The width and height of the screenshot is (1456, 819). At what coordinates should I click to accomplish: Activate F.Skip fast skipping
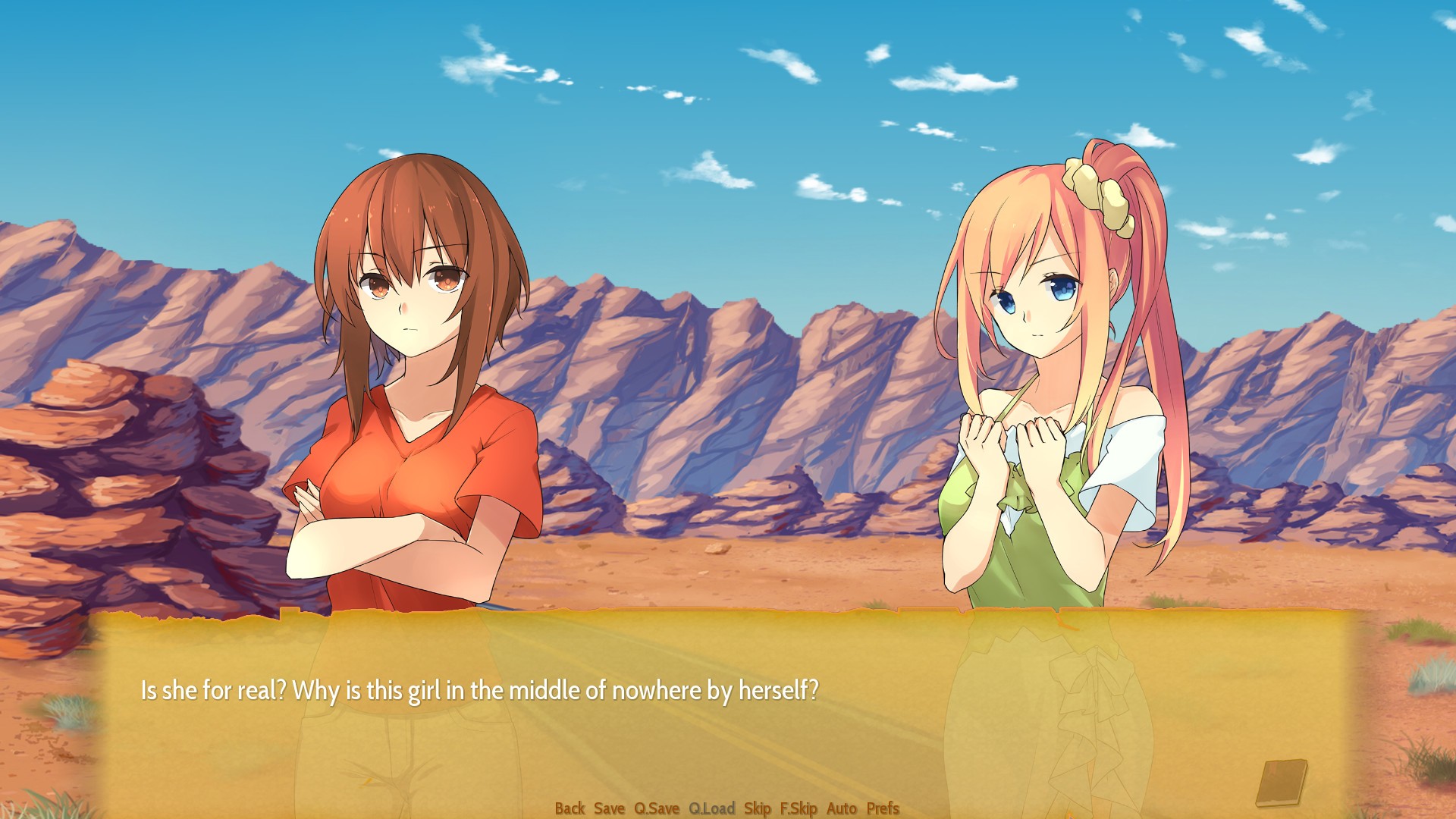797,808
